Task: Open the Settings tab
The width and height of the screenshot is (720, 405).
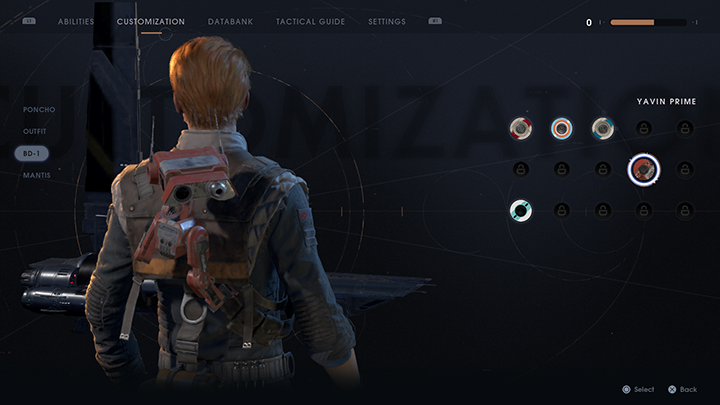Action: click(x=387, y=21)
